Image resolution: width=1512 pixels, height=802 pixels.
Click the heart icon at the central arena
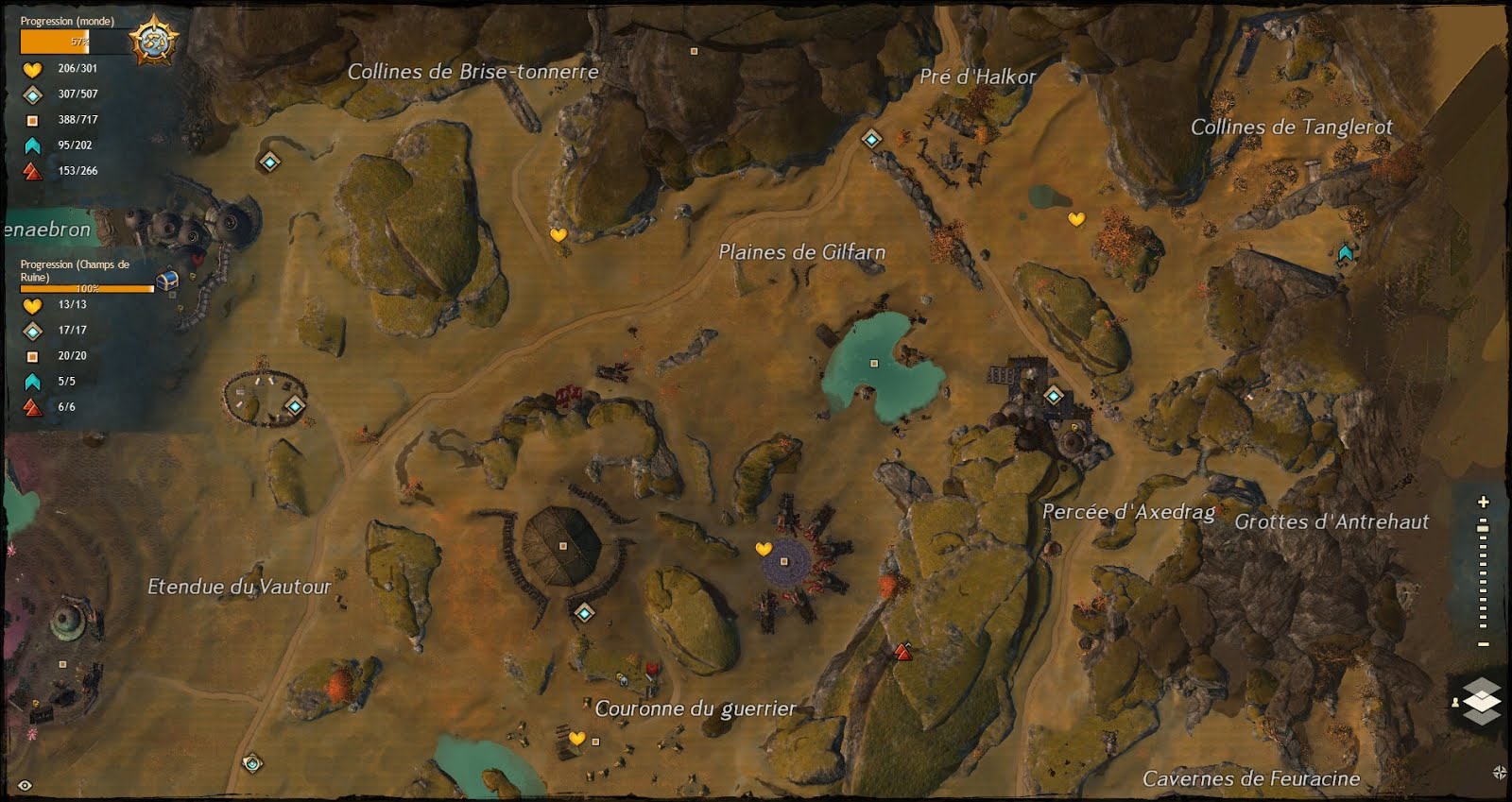(x=762, y=548)
